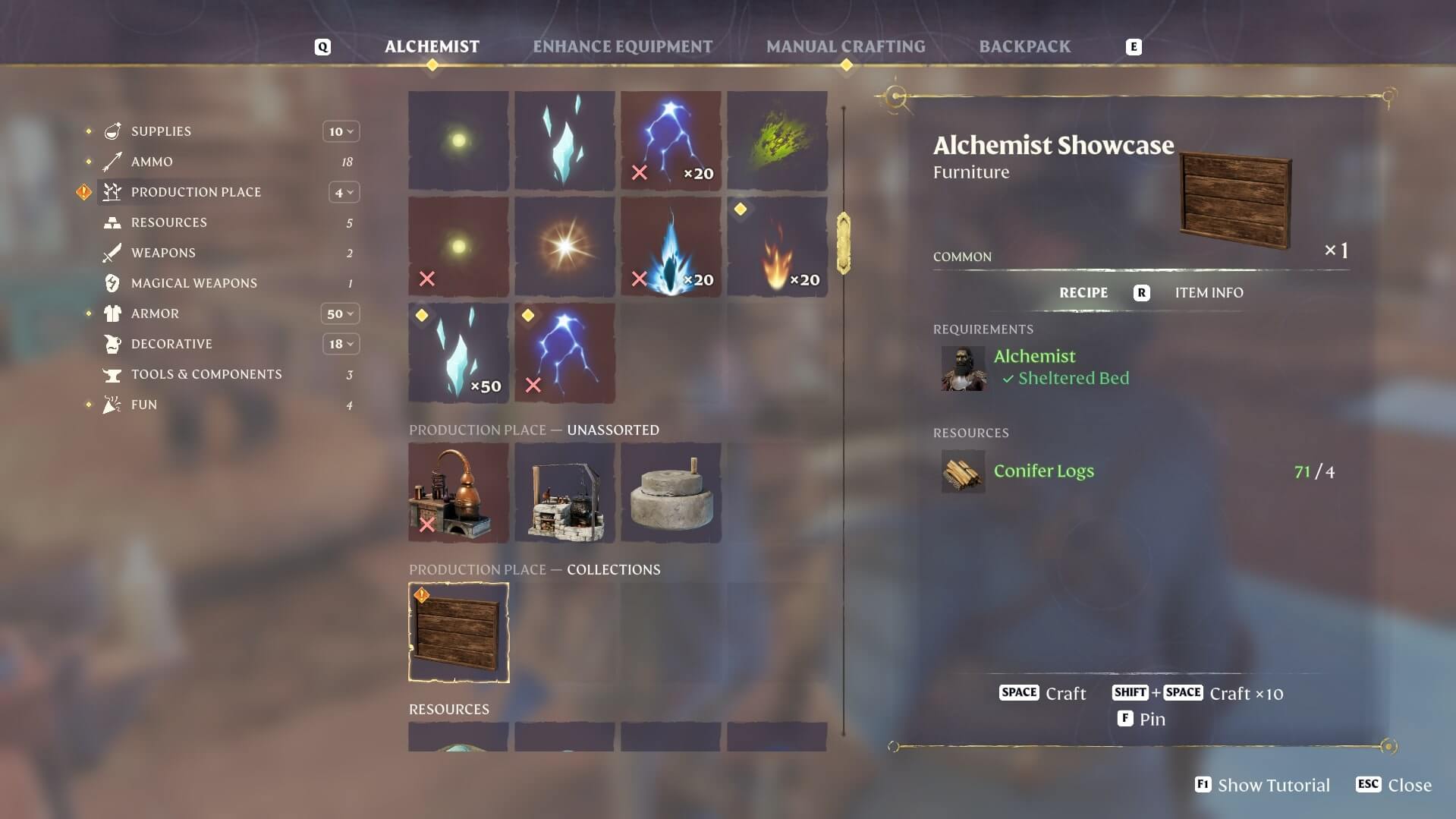Select the Alchemist Showcase wooden board tile

pos(458,632)
